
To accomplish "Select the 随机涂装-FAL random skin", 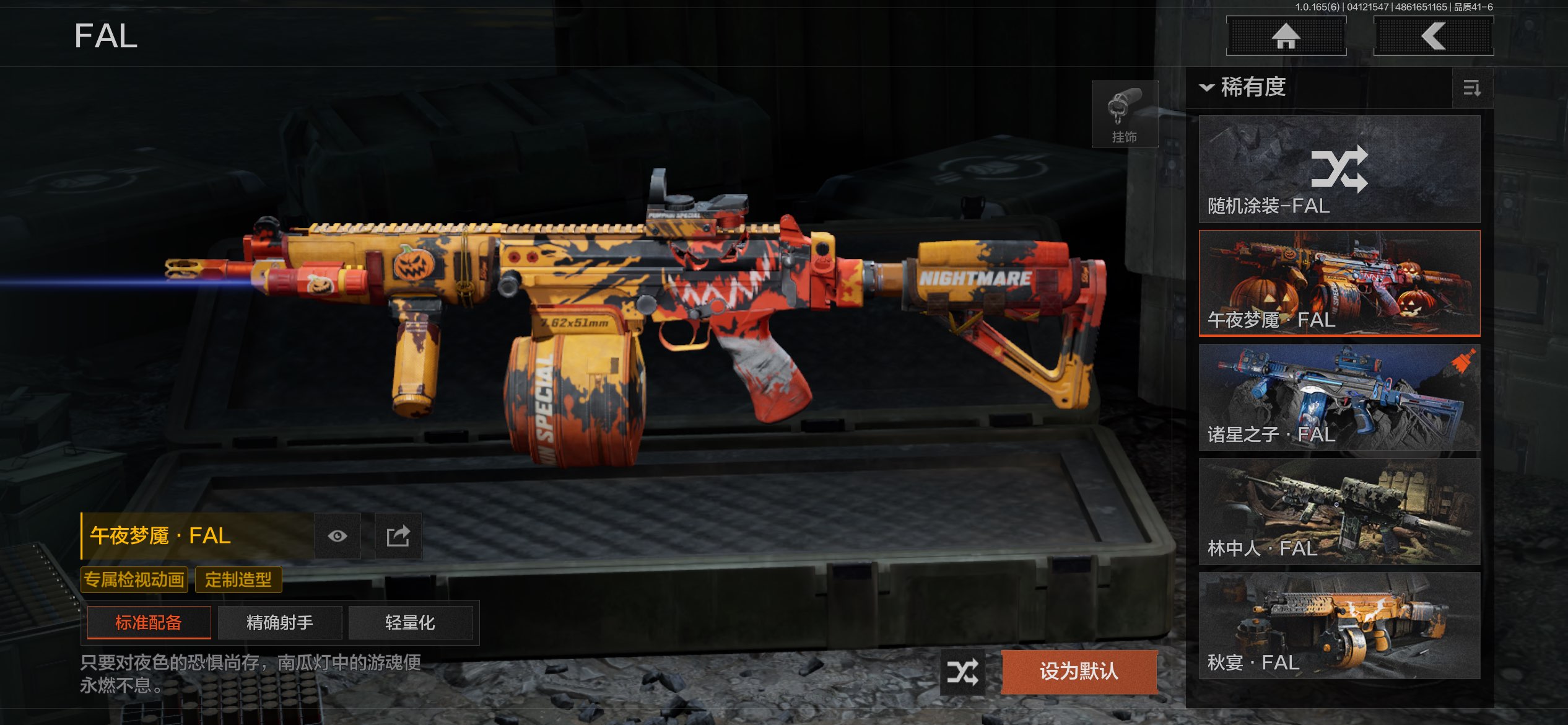I will [x=1339, y=169].
